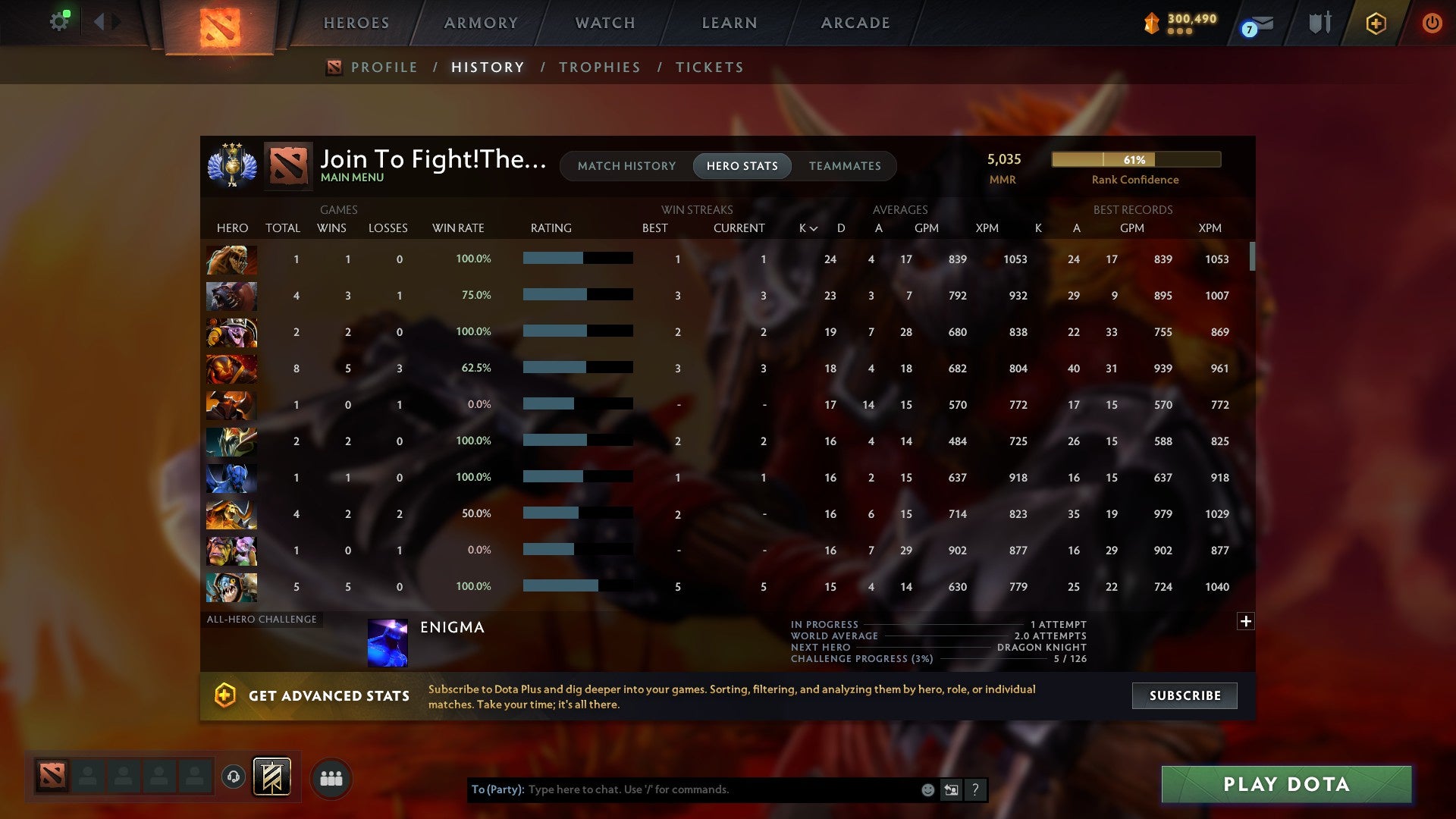Open the TROPHIES section
The height and width of the screenshot is (819, 1456).
click(599, 67)
